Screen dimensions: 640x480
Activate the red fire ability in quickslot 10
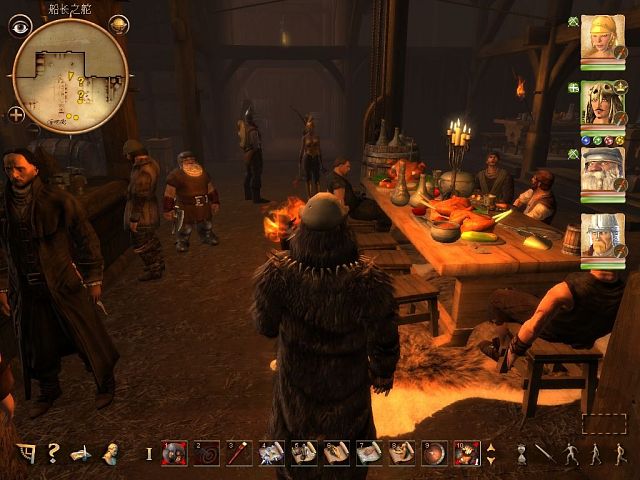pos(466,453)
